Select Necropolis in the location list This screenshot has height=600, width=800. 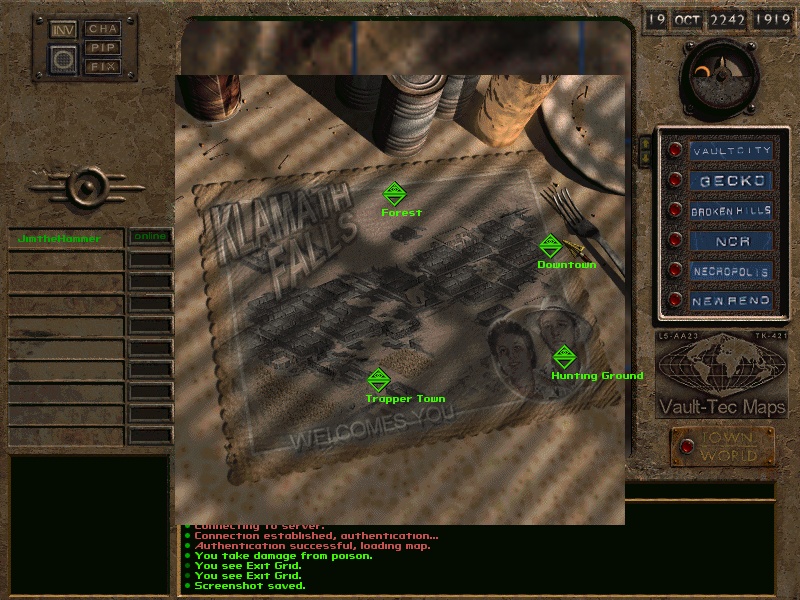pyautogui.click(x=733, y=271)
